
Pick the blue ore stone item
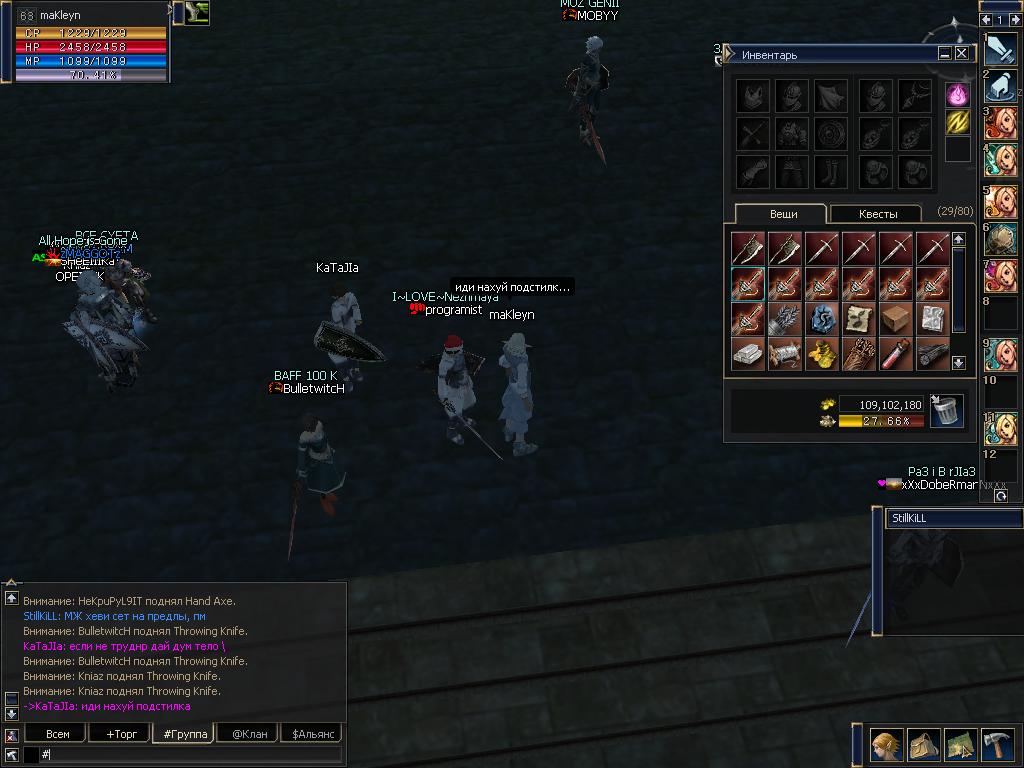click(x=822, y=318)
